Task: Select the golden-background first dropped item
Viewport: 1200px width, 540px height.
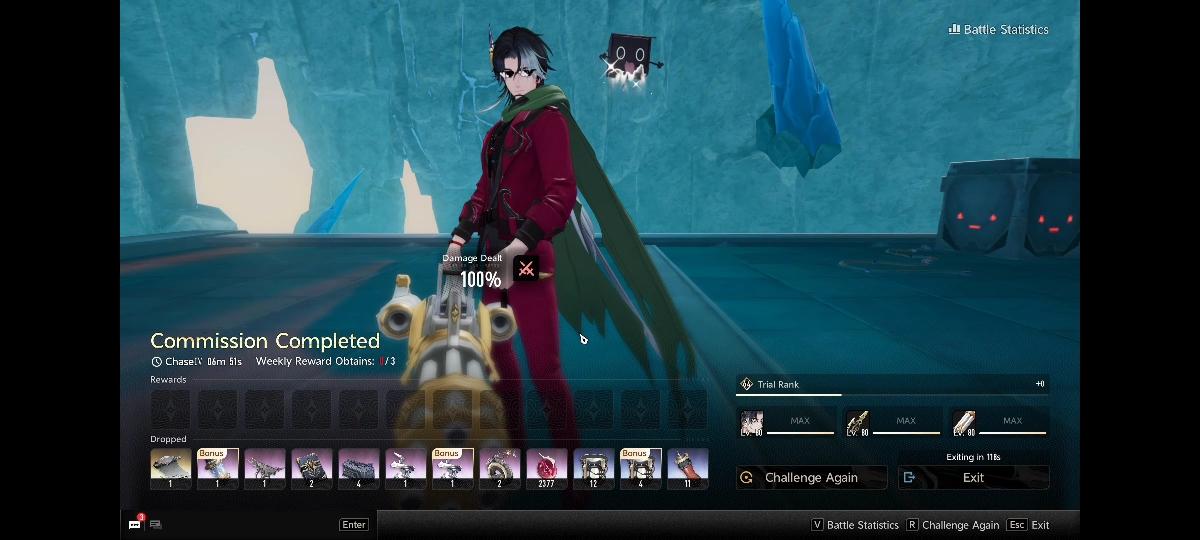Action: tap(171, 468)
